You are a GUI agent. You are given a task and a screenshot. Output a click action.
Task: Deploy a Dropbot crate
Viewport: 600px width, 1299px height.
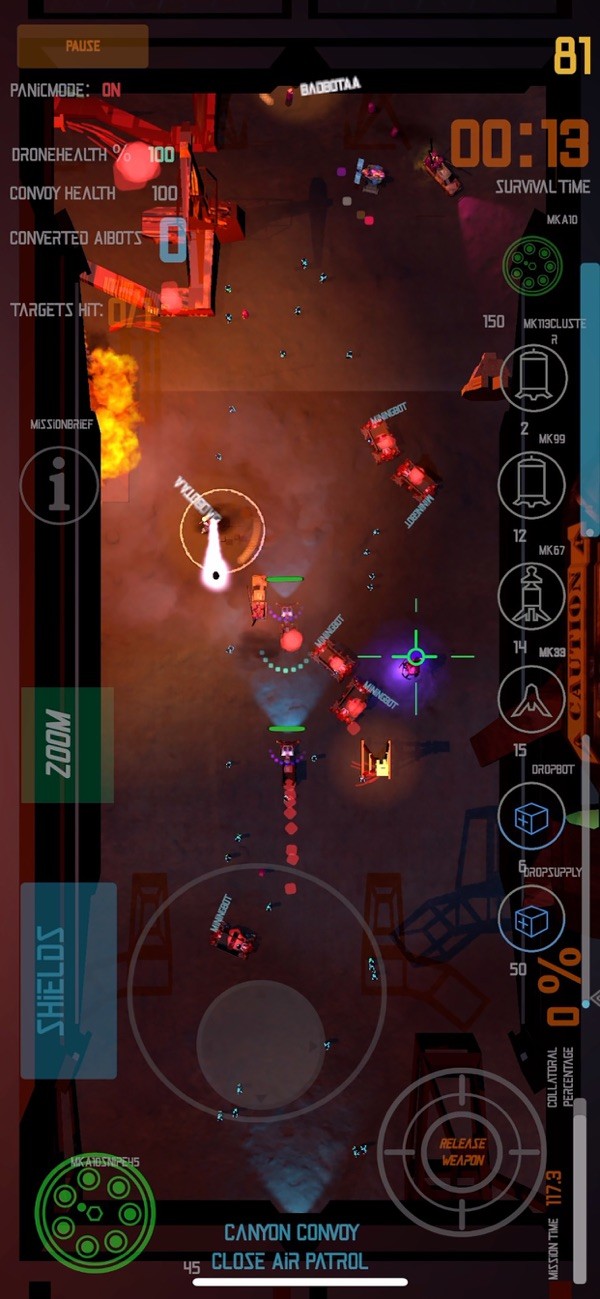click(x=532, y=816)
